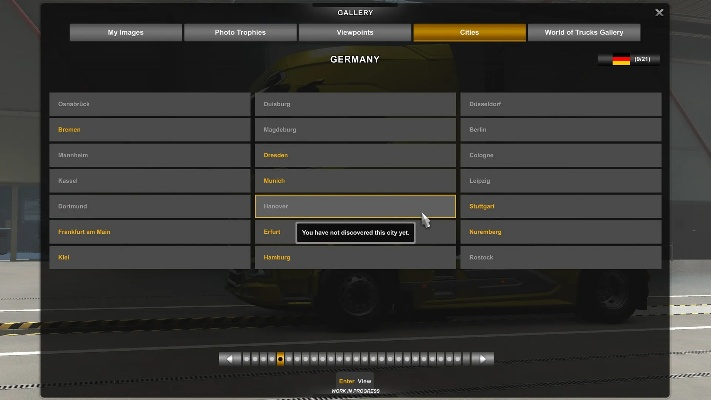Open the Nuremberg city entry
The image size is (711, 400).
click(560, 232)
